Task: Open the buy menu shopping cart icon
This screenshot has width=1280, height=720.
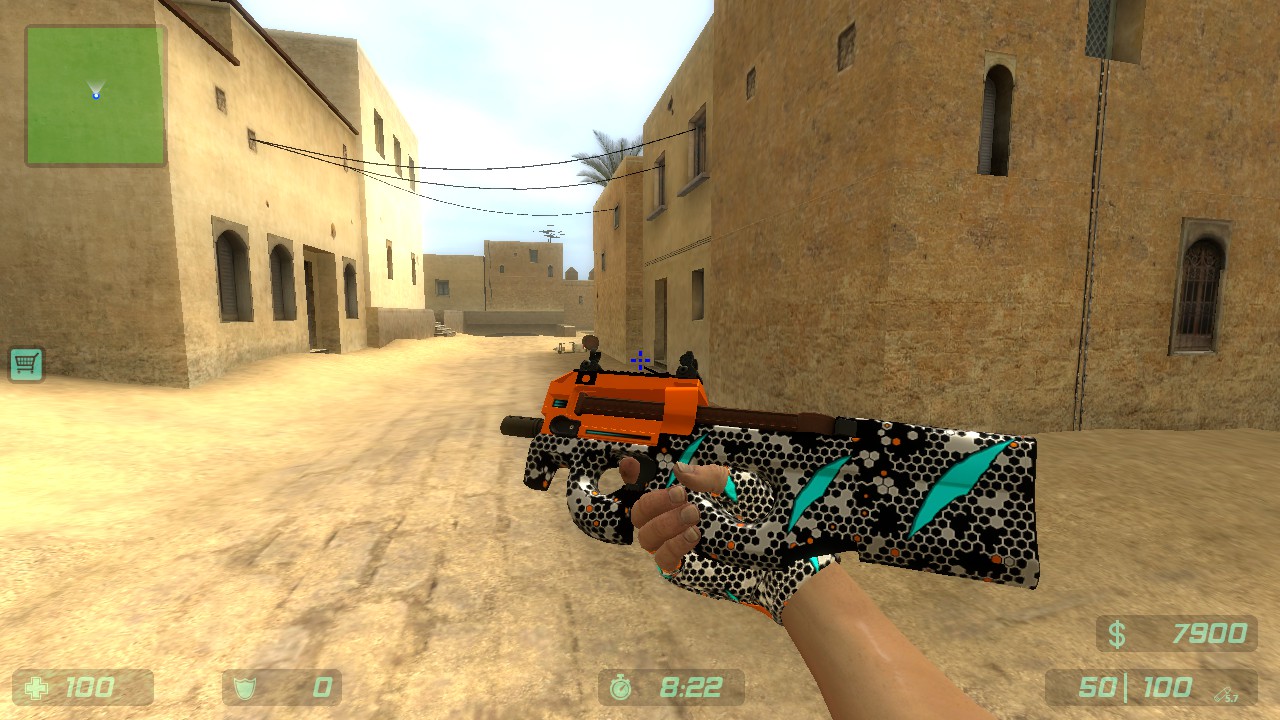Action: click(25, 364)
